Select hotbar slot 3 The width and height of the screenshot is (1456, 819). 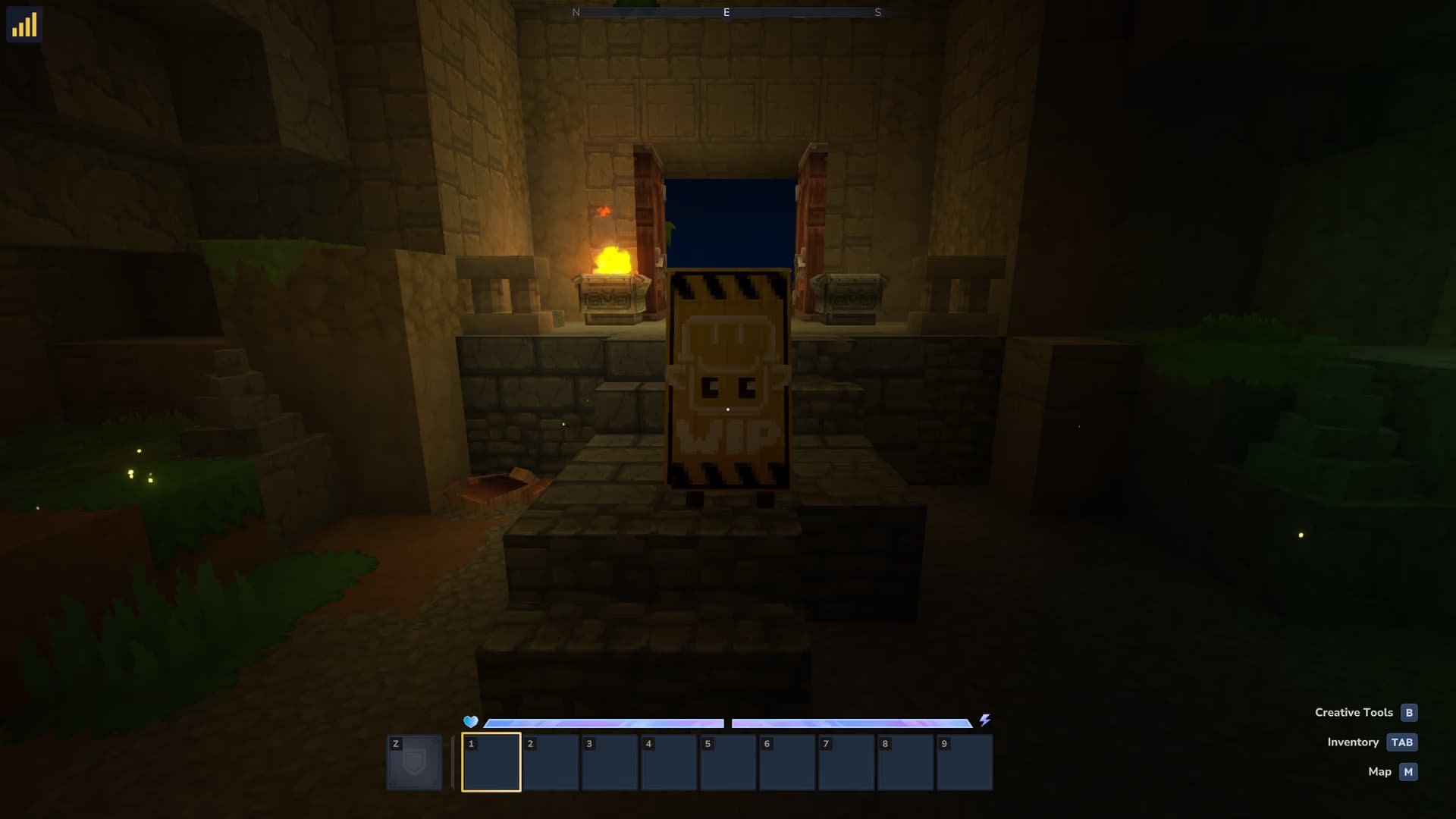pyautogui.click(x=607, y=762)
